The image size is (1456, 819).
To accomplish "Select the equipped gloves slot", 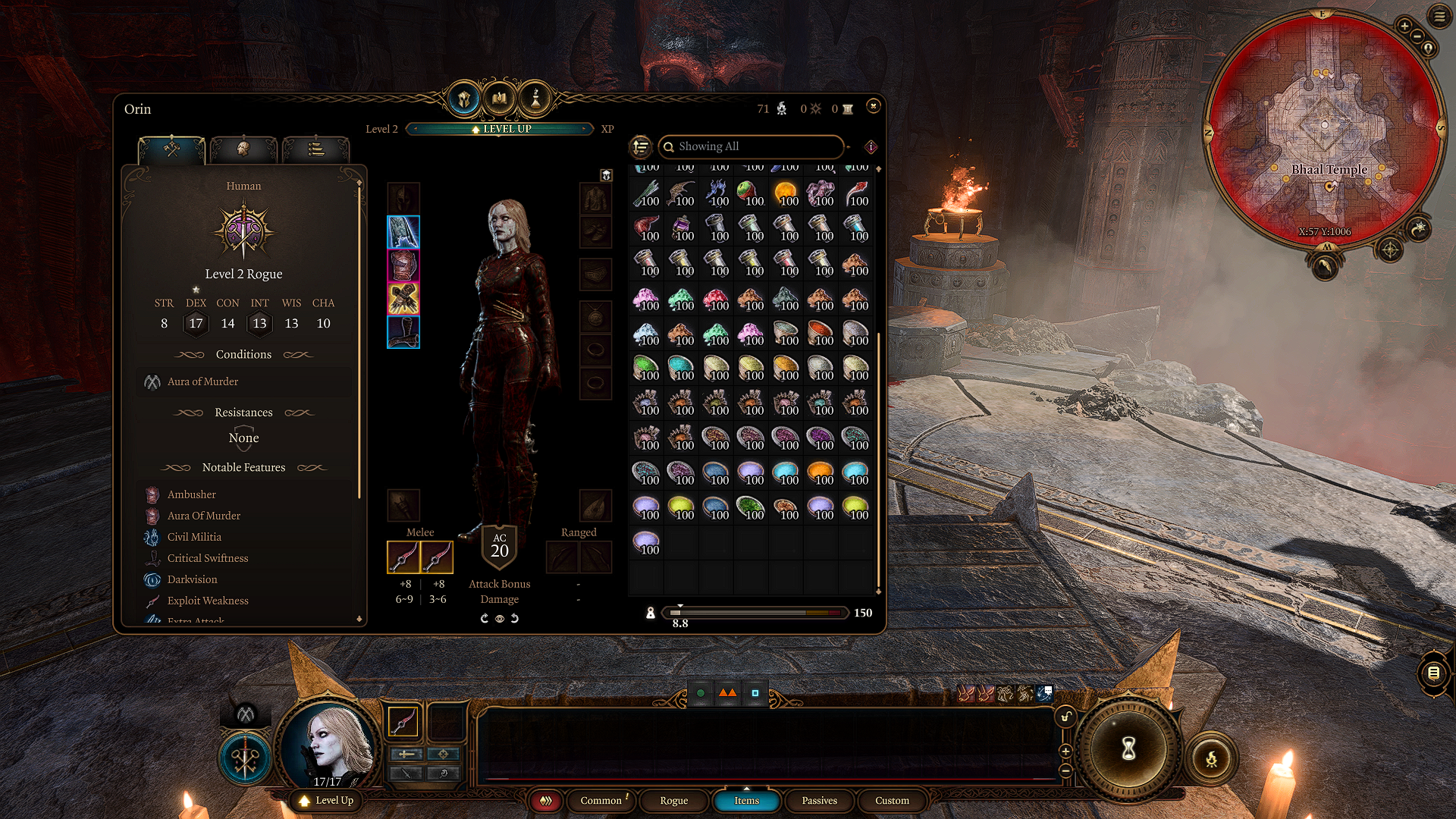I will point(403,299).
